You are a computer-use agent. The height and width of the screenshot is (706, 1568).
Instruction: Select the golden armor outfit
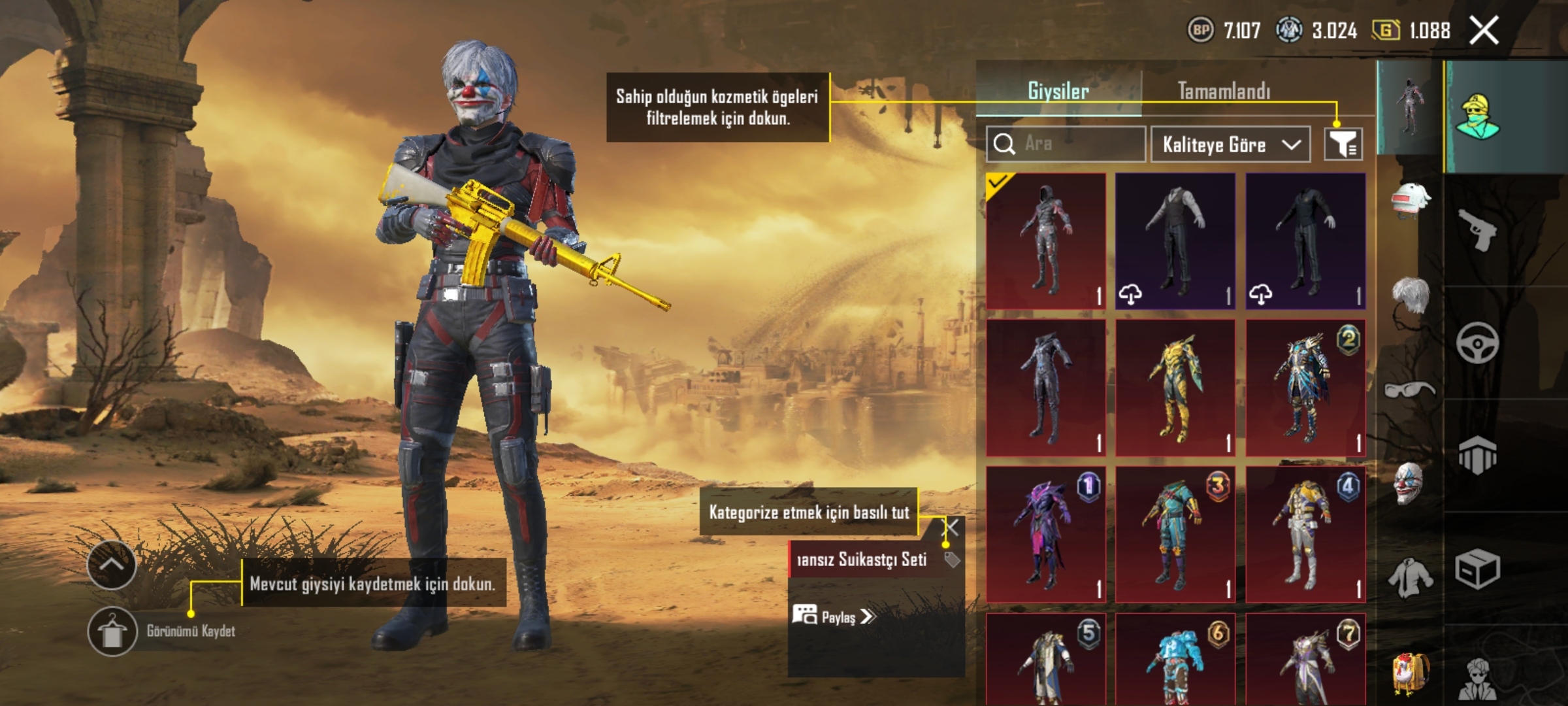1175,388
